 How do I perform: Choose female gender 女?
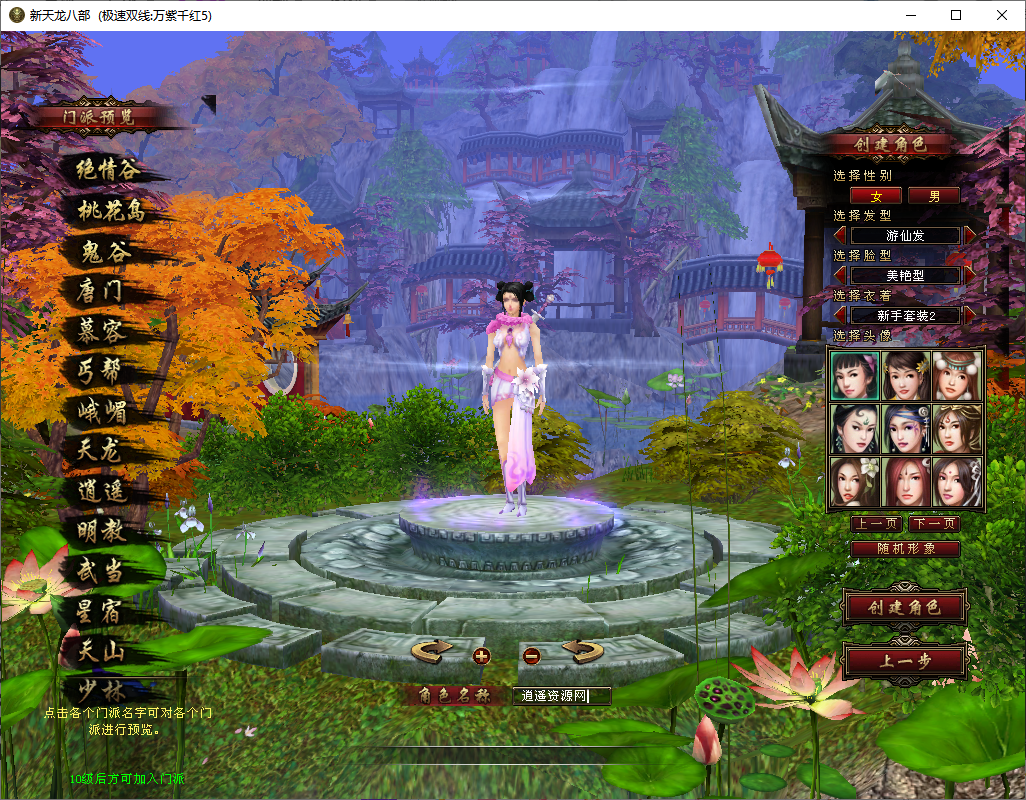tap(876, 196)
